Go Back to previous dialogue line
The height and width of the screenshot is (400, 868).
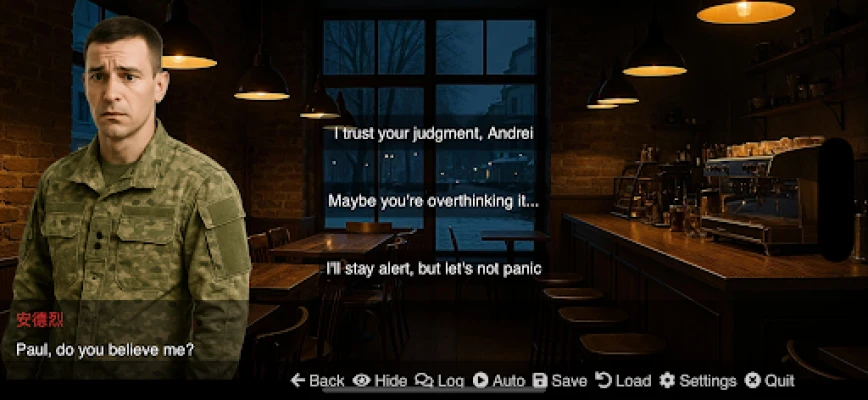point(317,381)
